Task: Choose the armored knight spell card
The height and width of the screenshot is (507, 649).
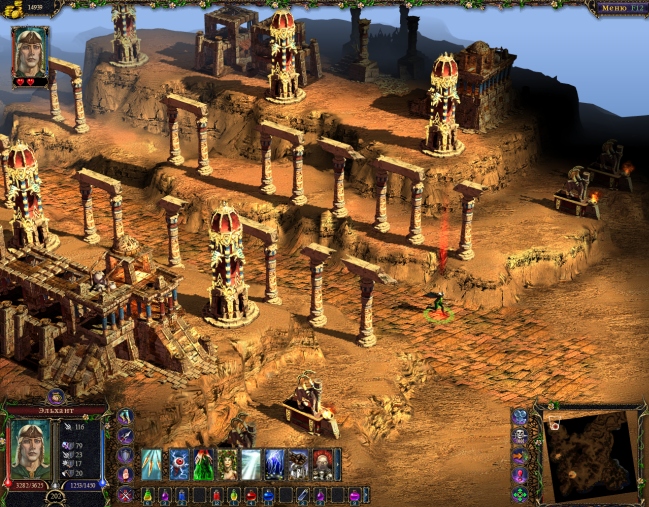Action: 299,464
